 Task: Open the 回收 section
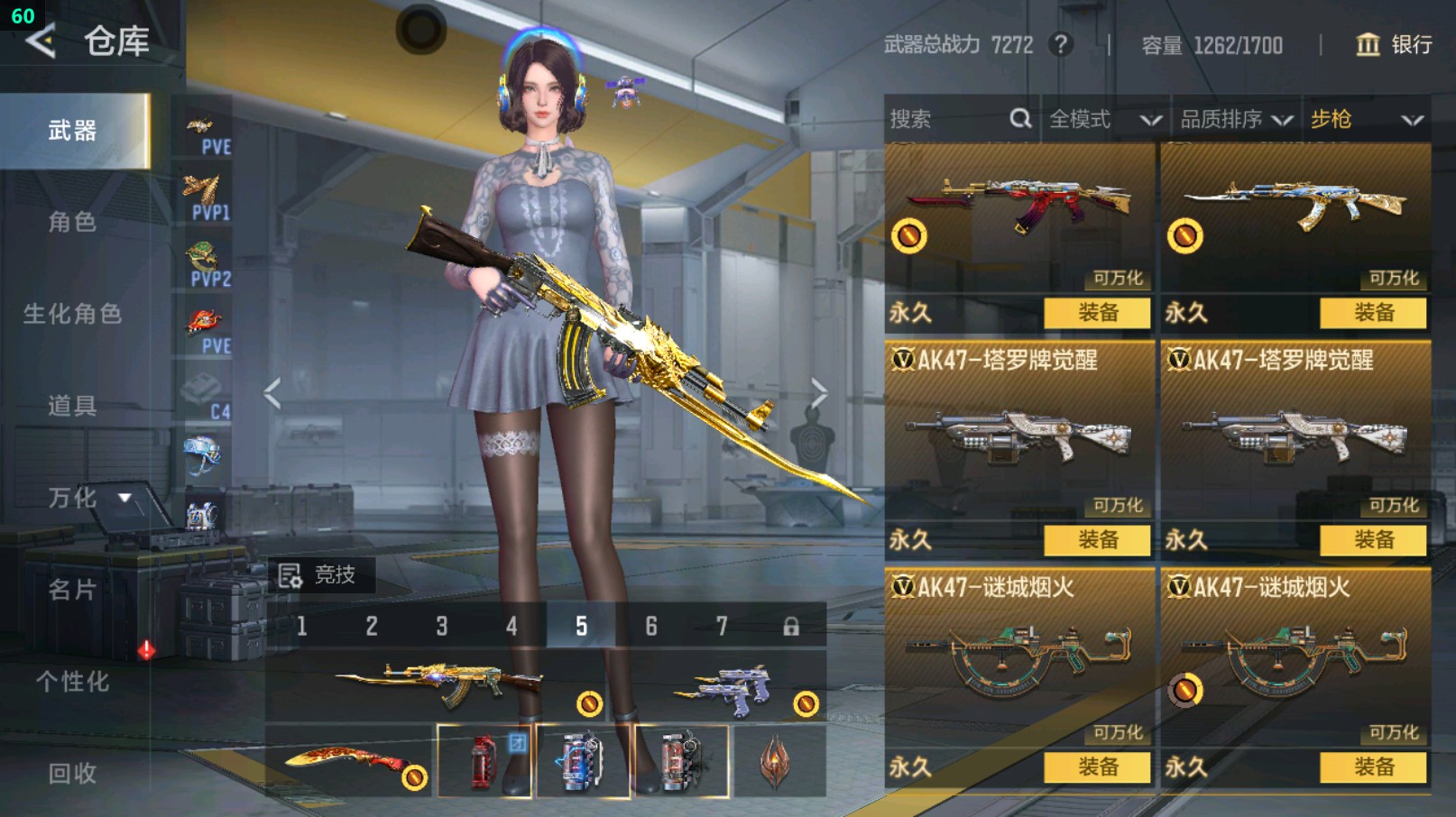click(72, 774)
